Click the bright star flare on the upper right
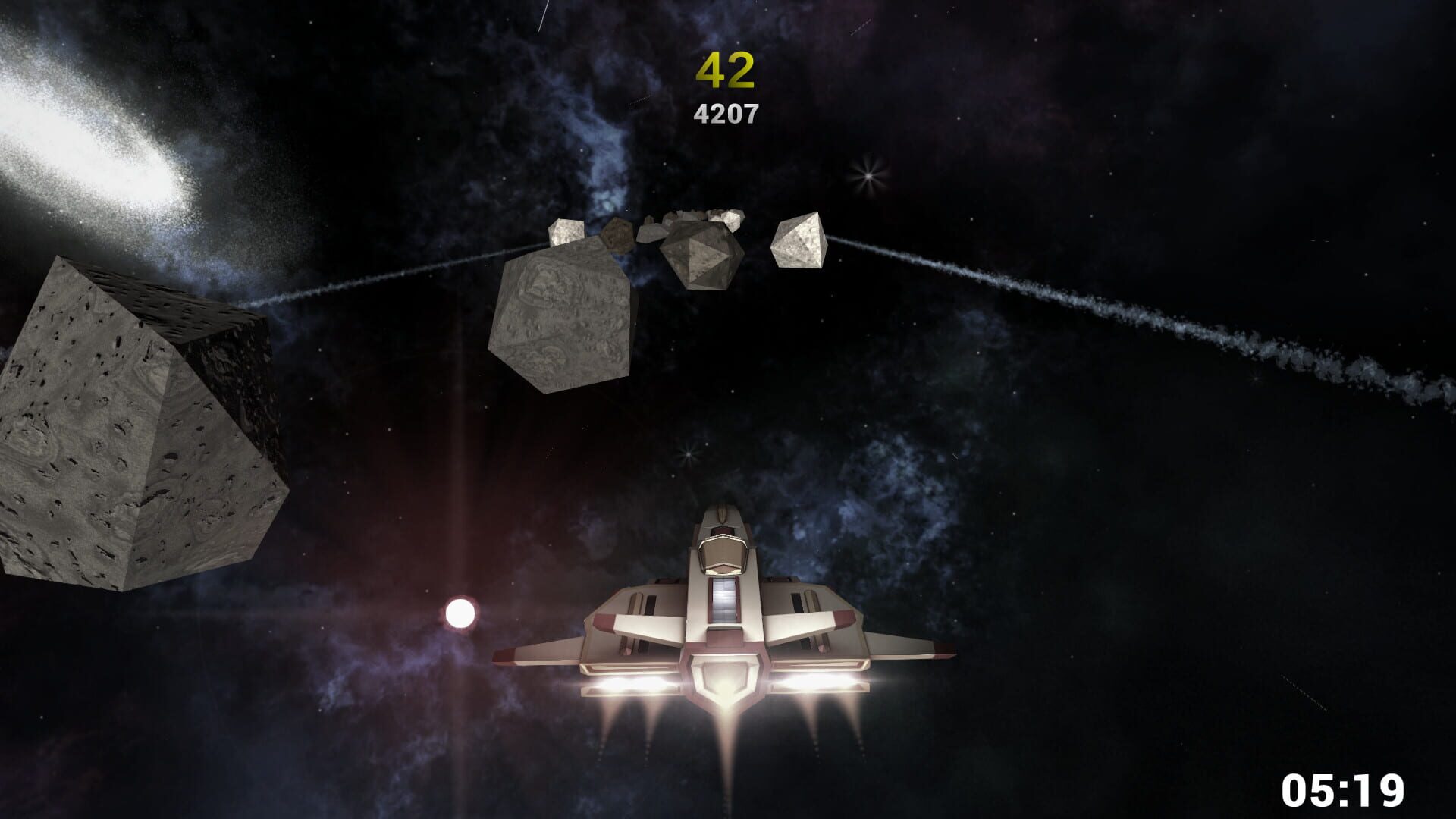The width and height of the screenshot is (1456, 819). click(x=867, y=176)
